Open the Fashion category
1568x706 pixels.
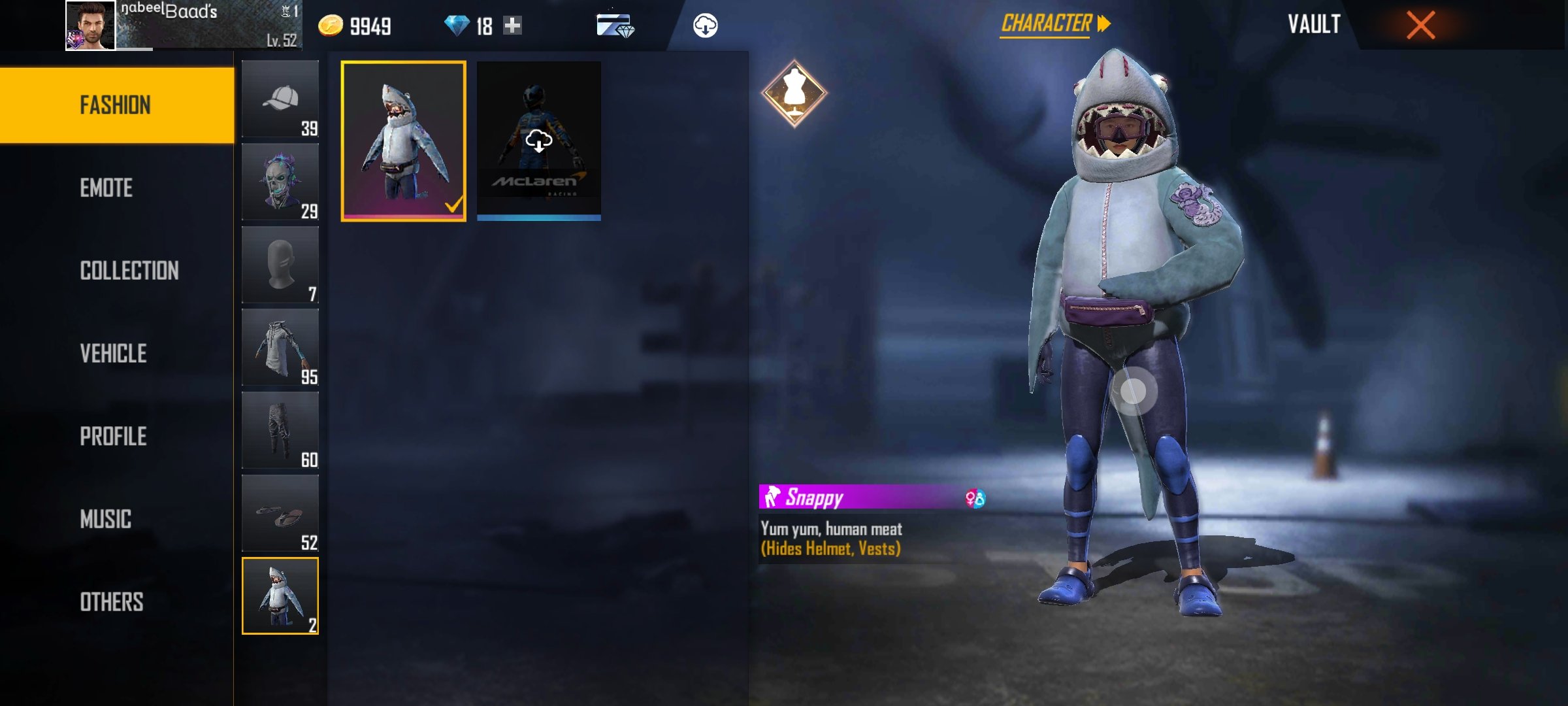116,105
